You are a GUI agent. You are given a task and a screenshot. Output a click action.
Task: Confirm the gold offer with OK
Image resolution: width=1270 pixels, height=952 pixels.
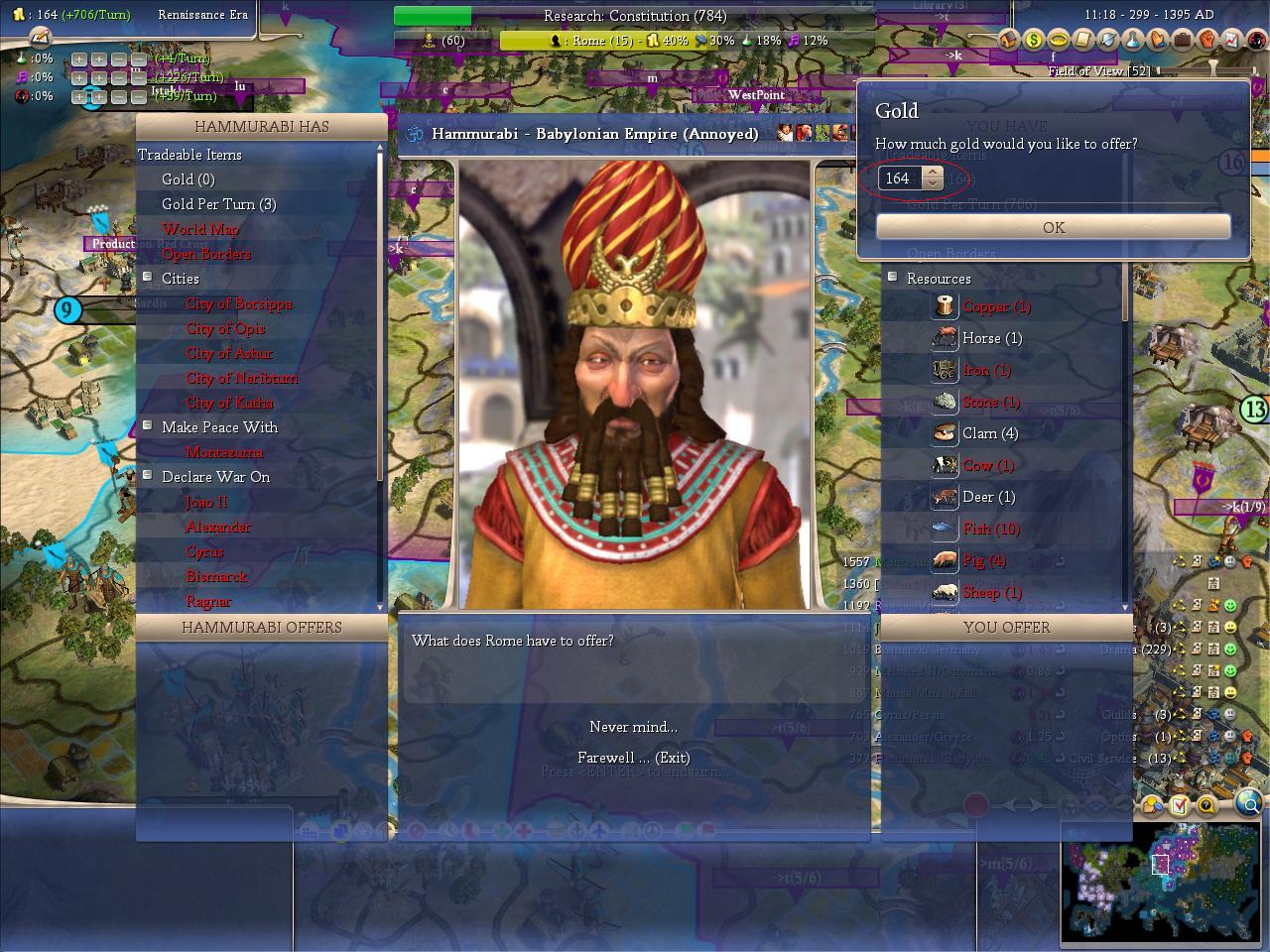tap(1053, 227)
